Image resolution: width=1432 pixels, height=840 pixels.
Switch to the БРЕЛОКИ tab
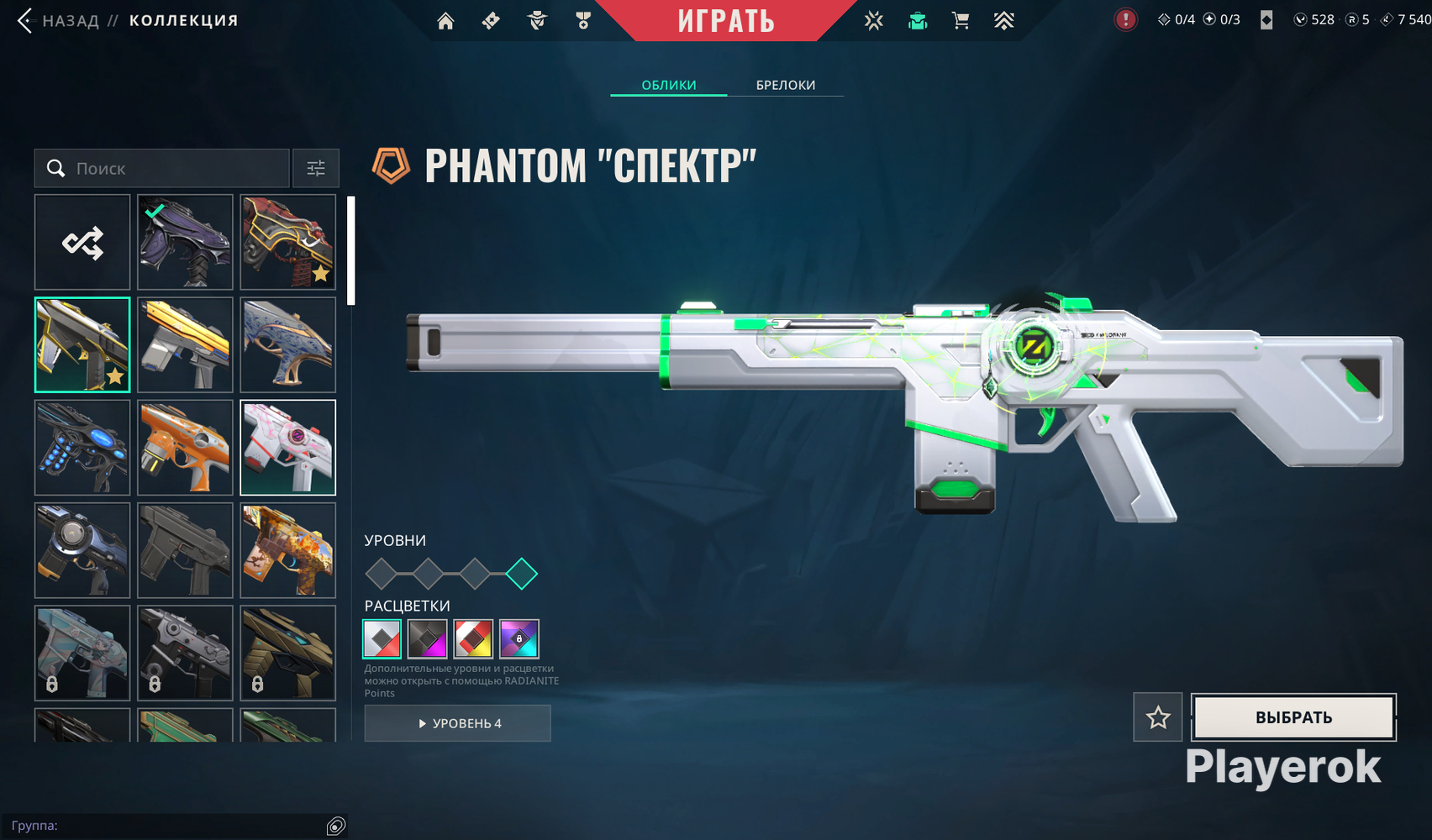coord(785,85)
